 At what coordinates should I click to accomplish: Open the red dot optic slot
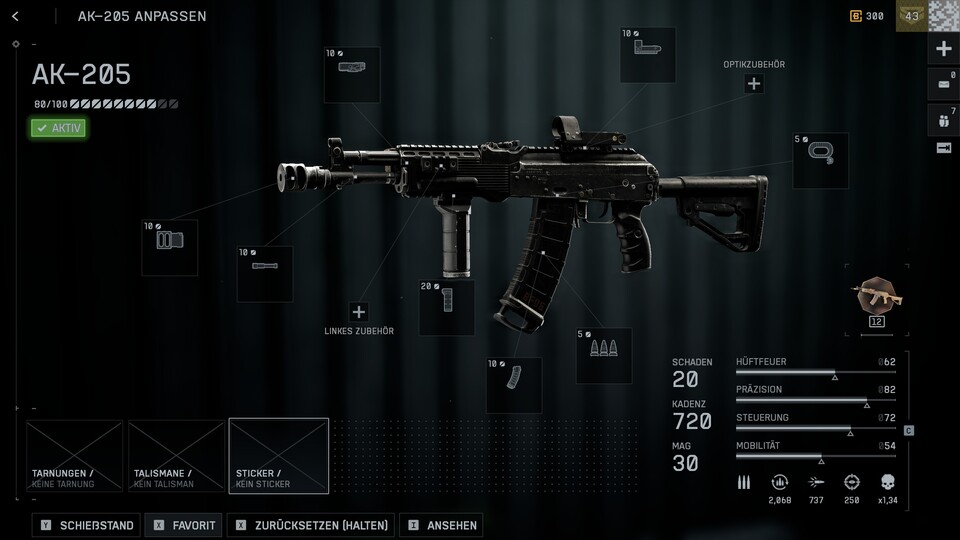(647, 55)
